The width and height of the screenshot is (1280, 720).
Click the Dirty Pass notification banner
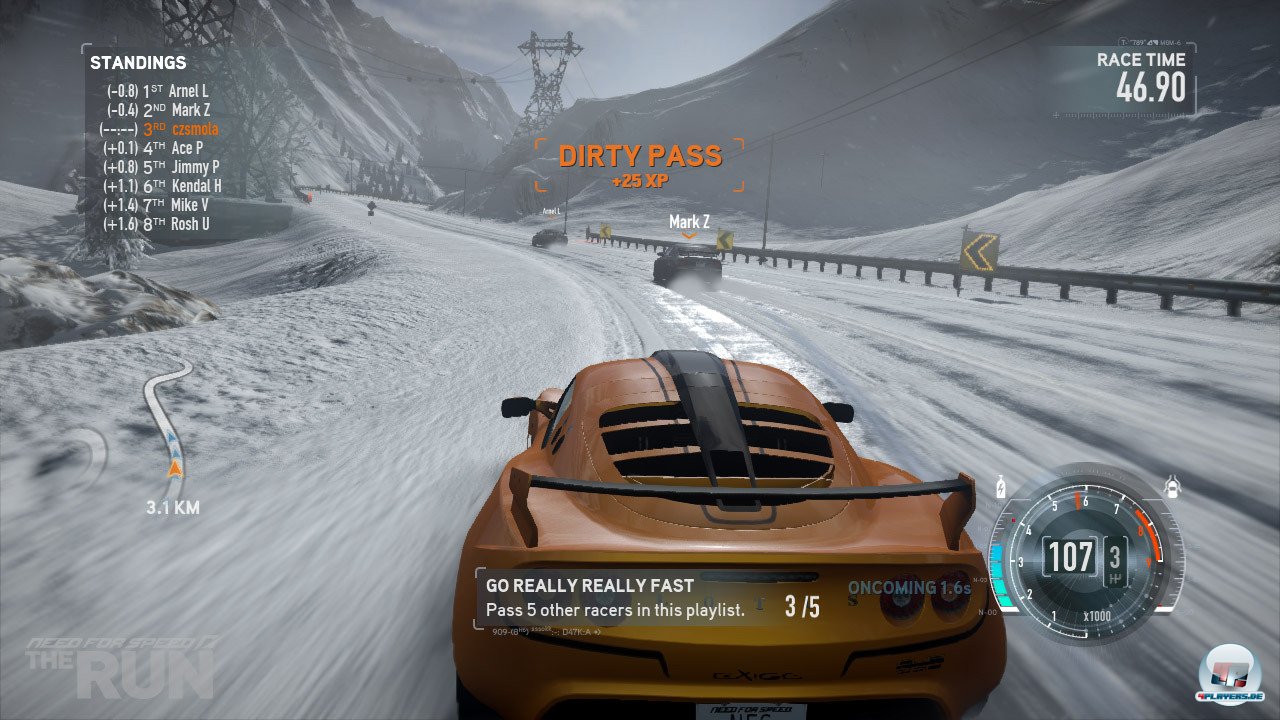click(640, 164)
